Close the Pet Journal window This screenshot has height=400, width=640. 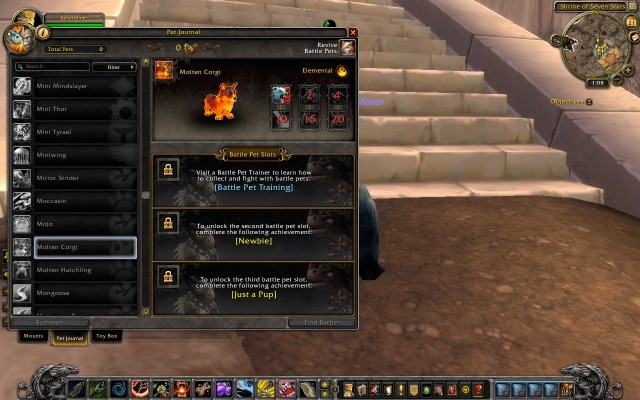(353, 33)
